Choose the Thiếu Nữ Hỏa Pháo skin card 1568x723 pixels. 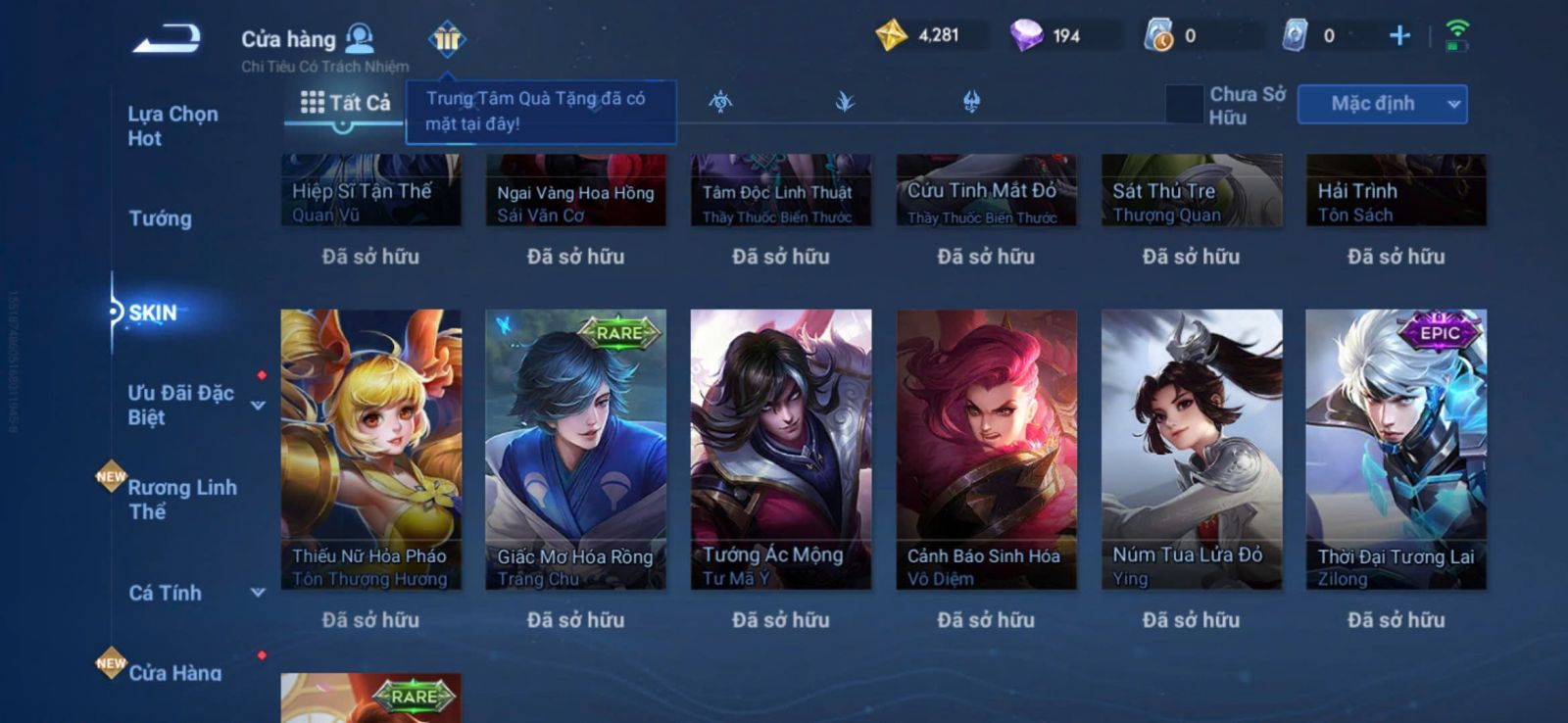370,450
